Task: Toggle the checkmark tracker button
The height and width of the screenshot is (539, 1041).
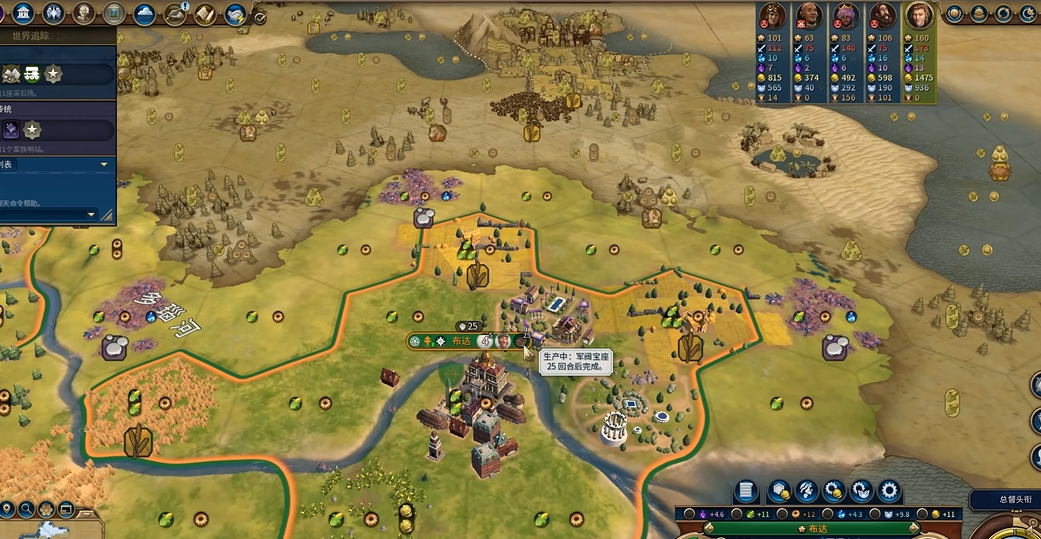Action: pos(260,18)
